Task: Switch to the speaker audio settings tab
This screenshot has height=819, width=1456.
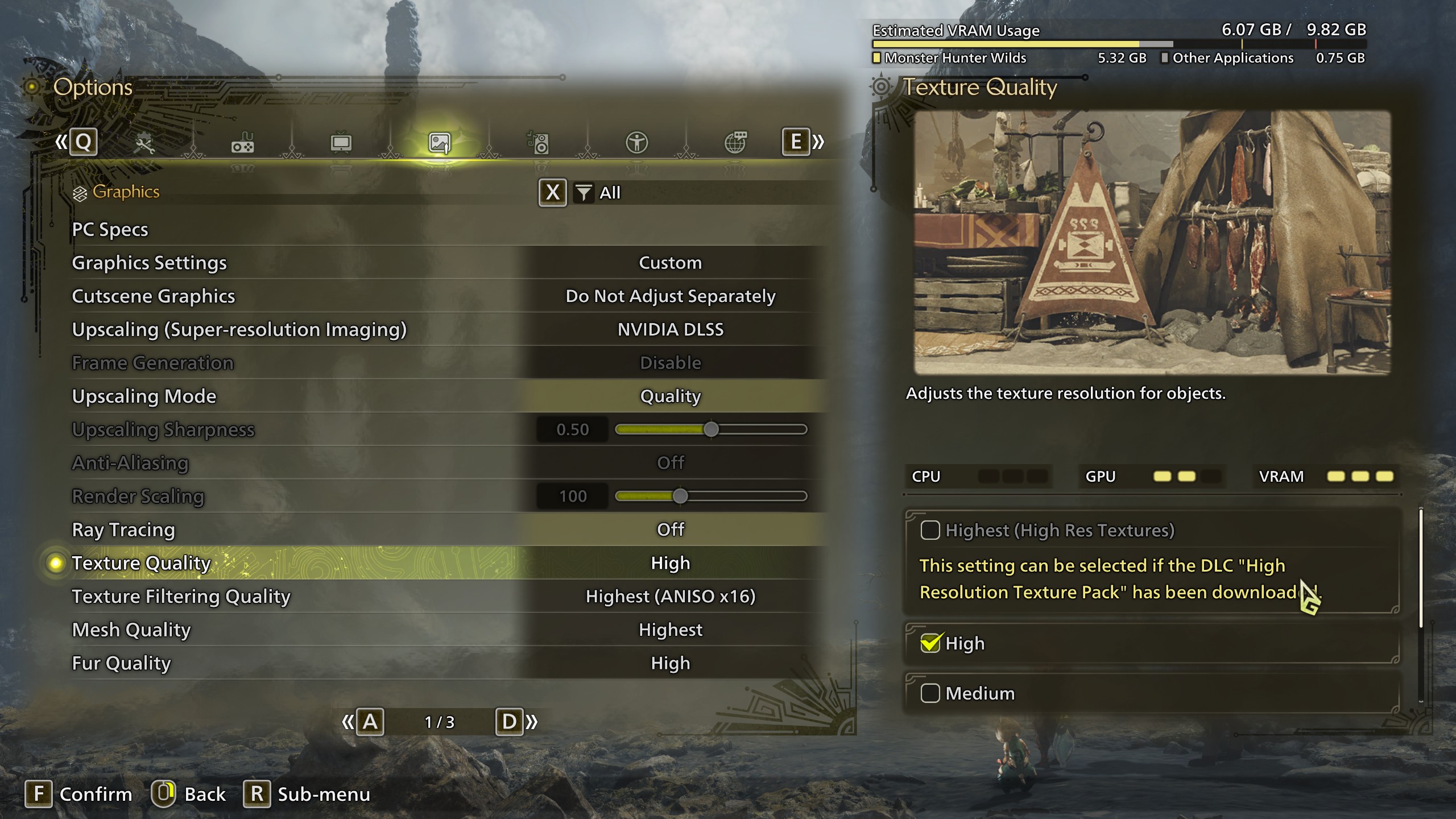Action: (x=539, y=143)
